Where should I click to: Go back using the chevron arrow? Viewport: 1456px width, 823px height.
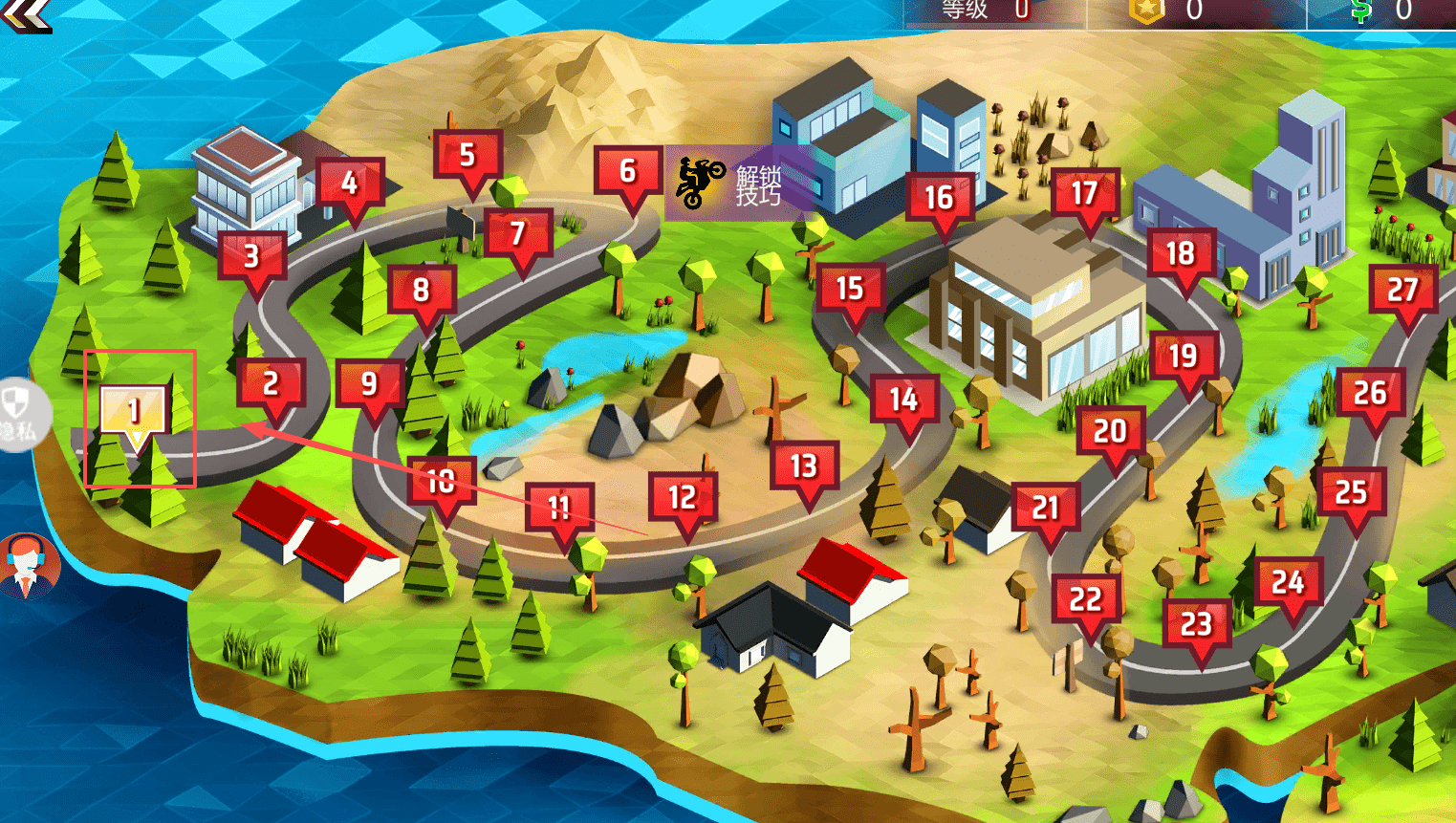(x=25, y=13)
